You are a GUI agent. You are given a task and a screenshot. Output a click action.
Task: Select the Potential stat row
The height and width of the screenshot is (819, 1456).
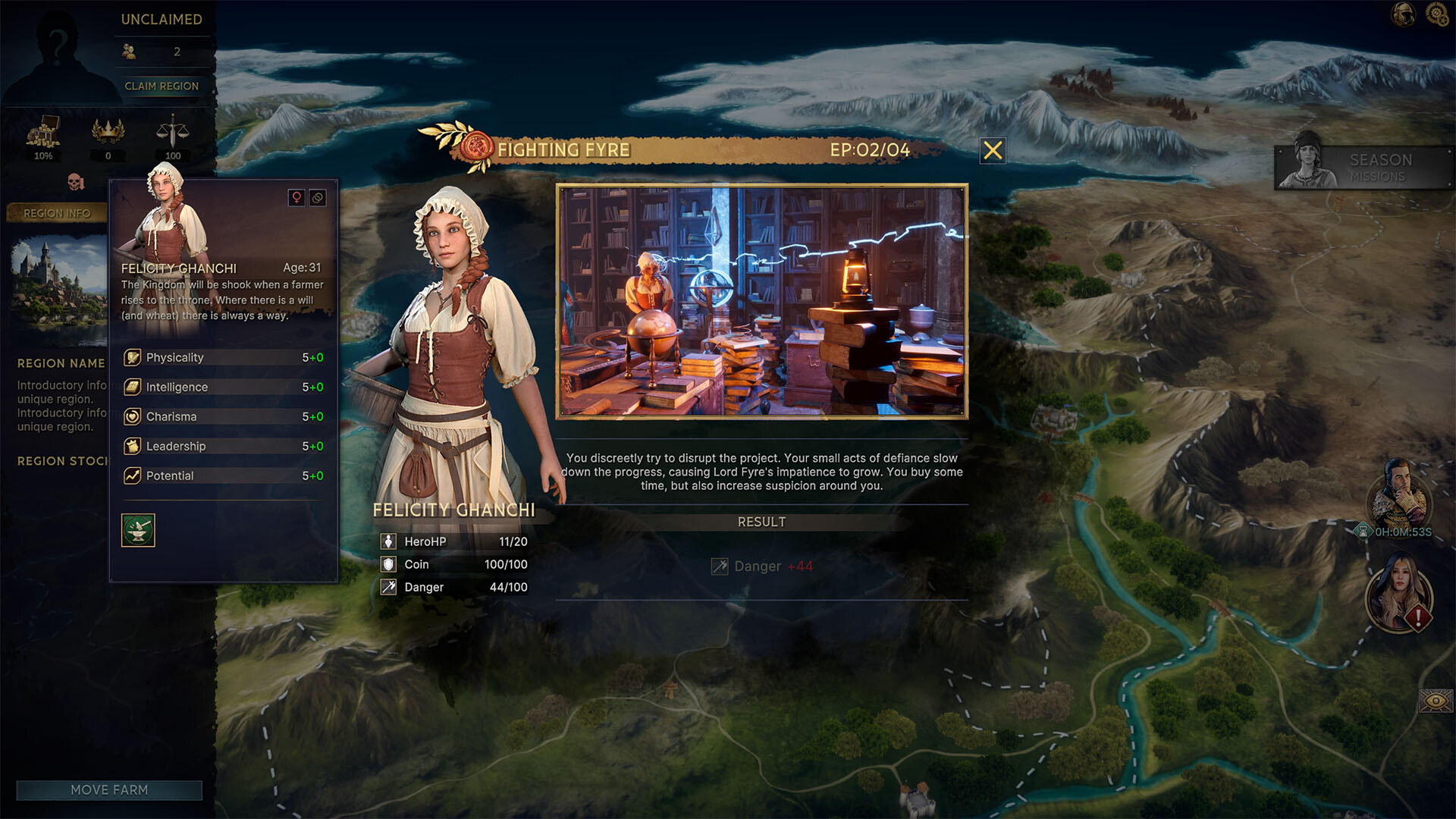pos(224,475)
